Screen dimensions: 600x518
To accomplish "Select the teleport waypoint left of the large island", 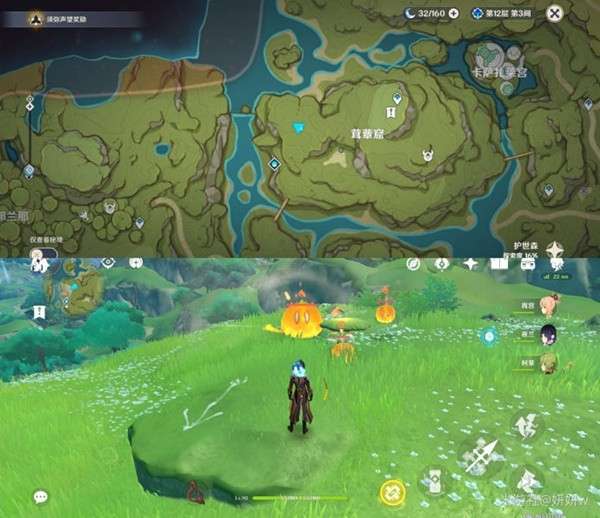I will 275,164.
